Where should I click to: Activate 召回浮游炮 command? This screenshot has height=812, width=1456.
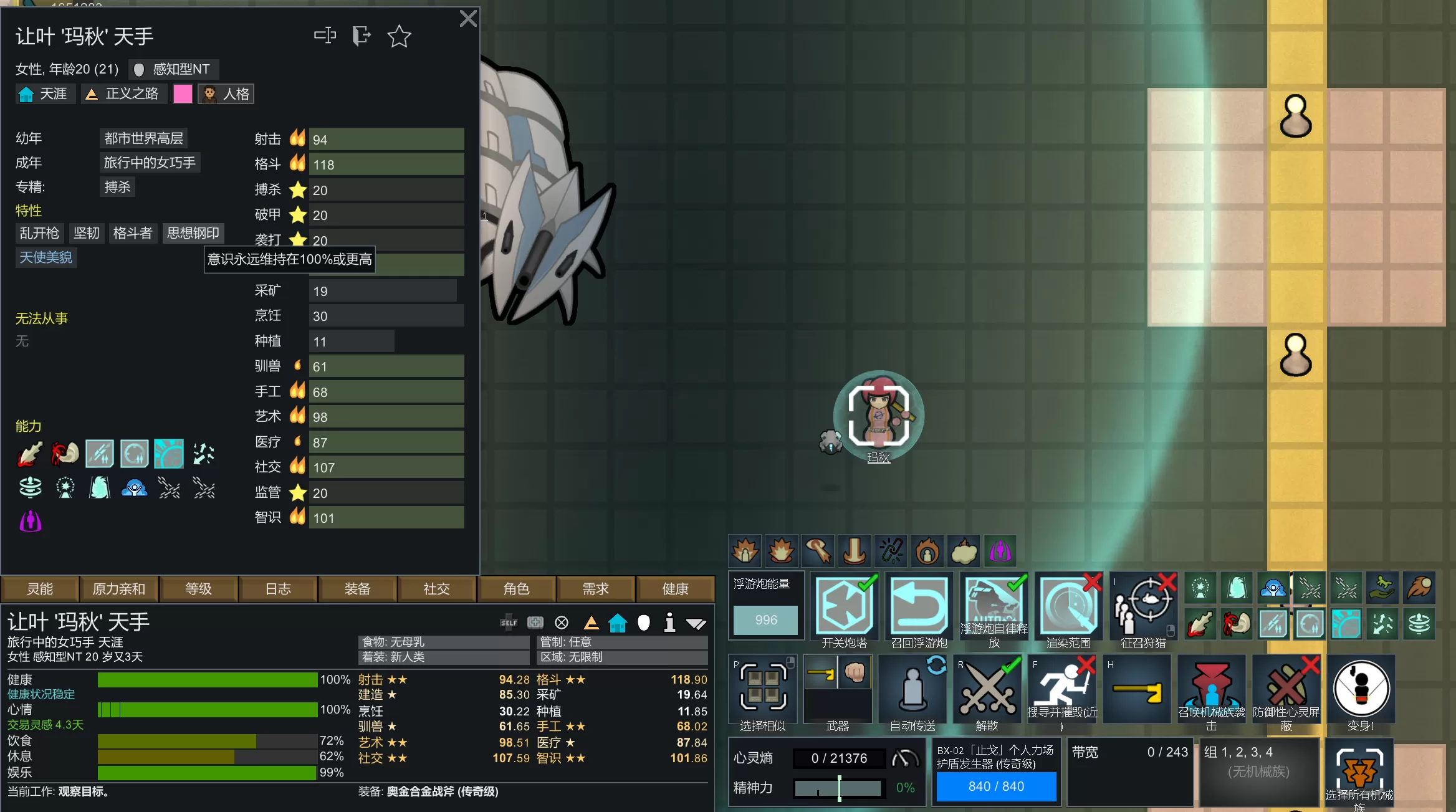pyautogui.click(x=919, y=606)
